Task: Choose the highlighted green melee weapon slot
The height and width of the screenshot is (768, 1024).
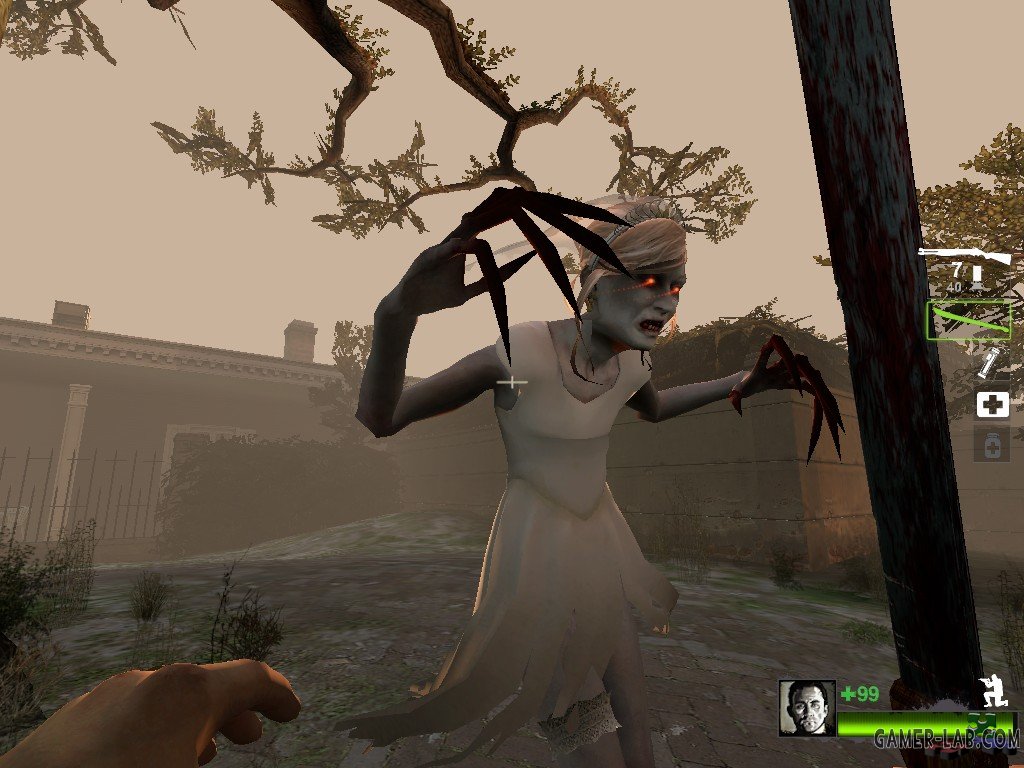Action: click(x=968, y=320)
